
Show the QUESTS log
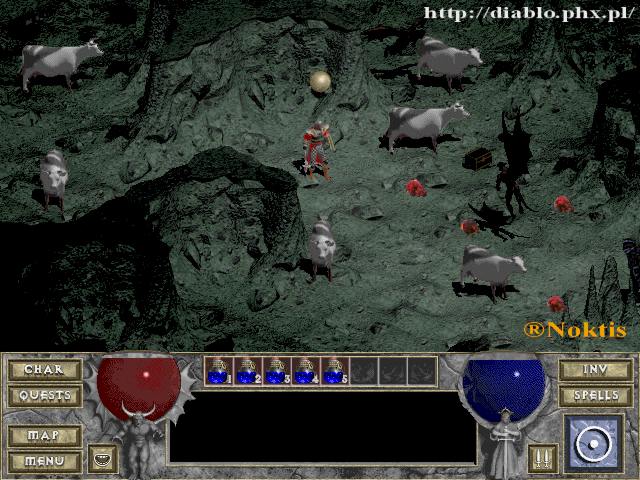(x=44, y=396)
